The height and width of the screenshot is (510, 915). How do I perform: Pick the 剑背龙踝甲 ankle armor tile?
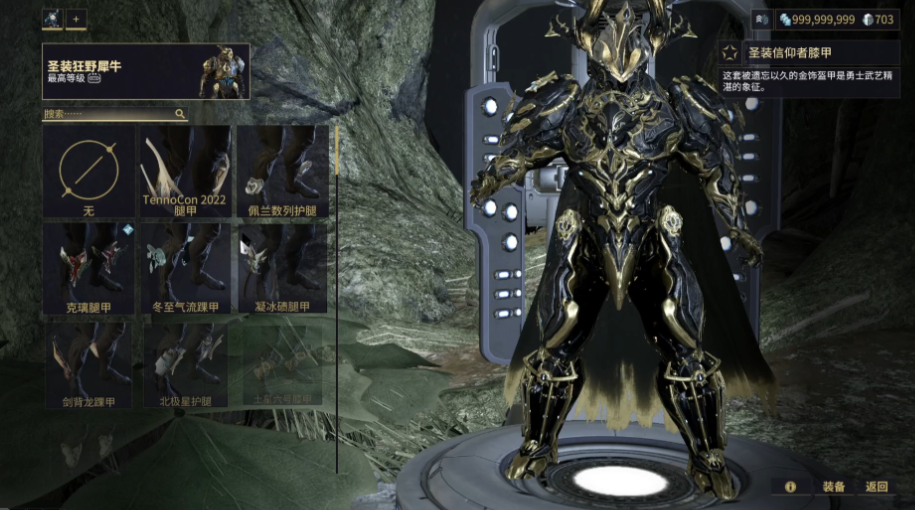pyautogui.click(x=89, y=365)
